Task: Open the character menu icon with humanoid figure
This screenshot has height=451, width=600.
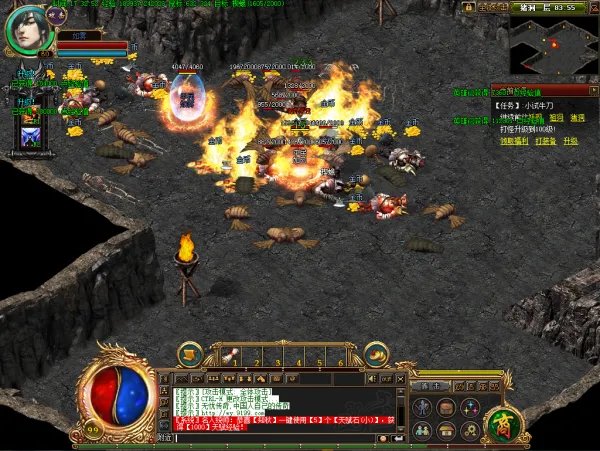Action: [422, 408]
